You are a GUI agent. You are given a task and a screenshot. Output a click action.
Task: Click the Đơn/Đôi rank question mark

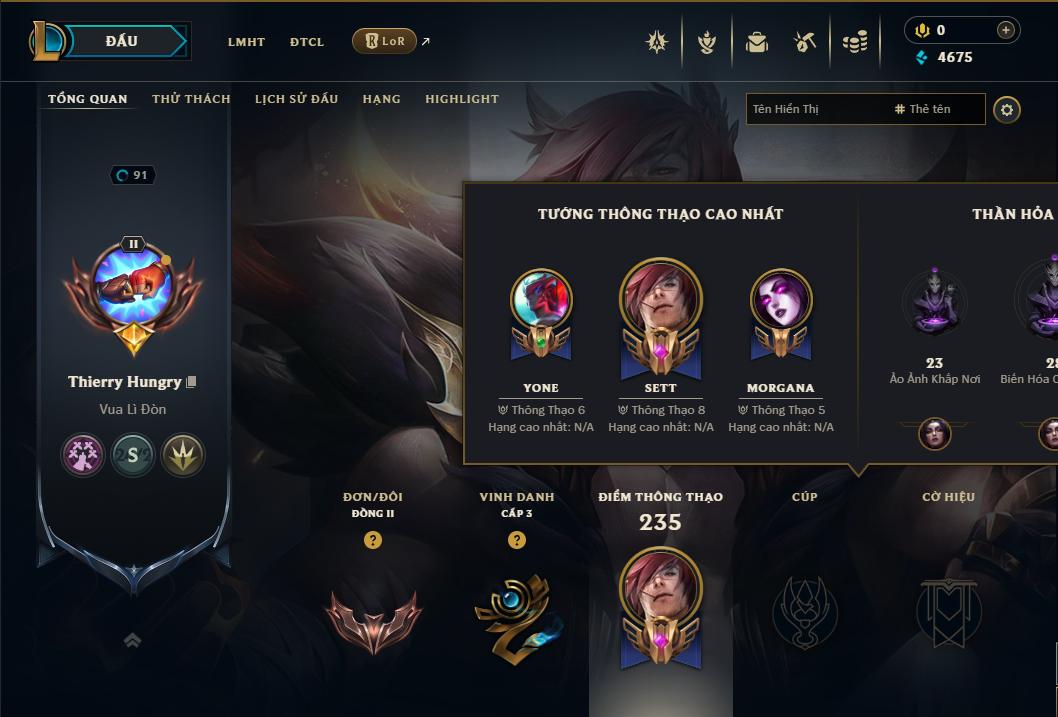tap(373, 540)
